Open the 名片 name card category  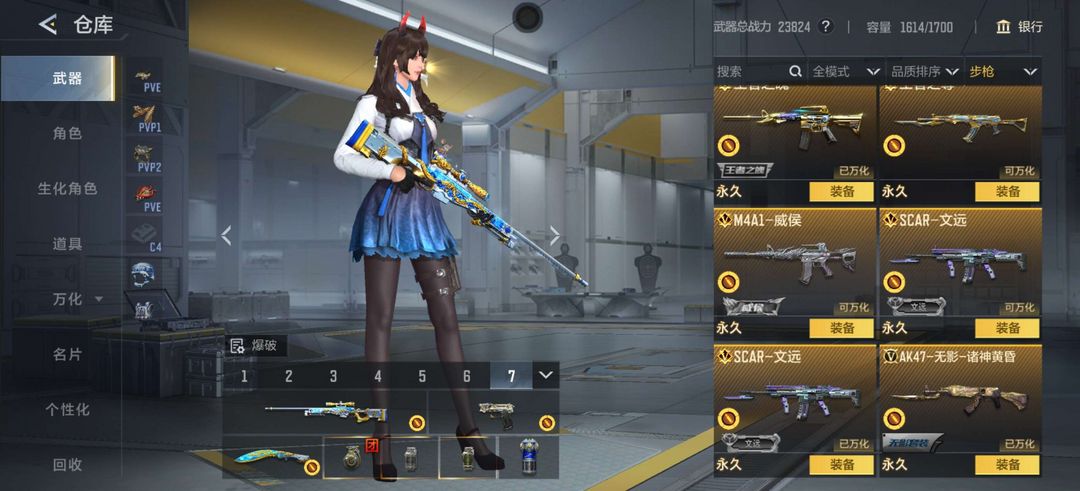pos(66,354)
